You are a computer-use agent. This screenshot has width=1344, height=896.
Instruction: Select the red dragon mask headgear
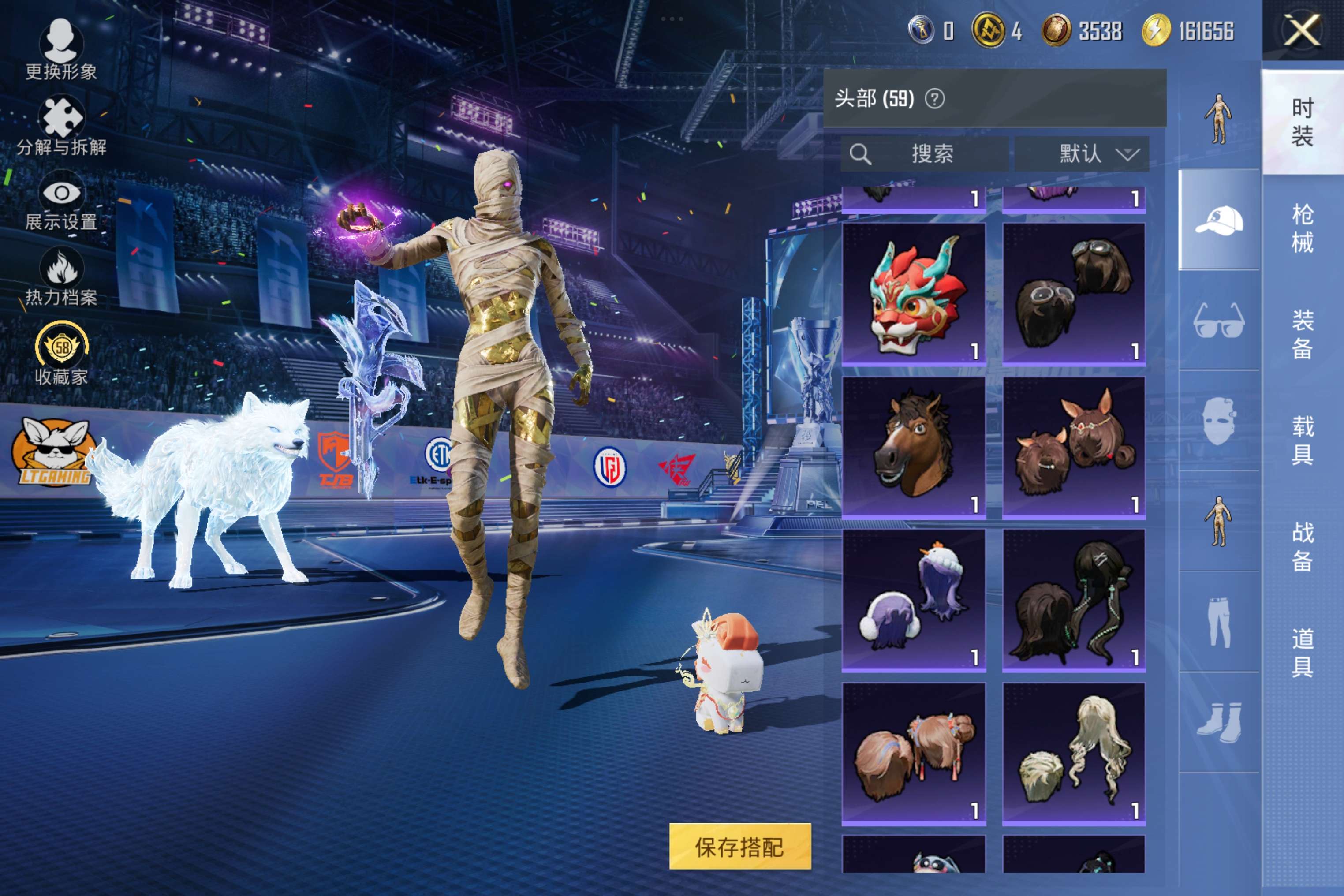coord(913,294)
